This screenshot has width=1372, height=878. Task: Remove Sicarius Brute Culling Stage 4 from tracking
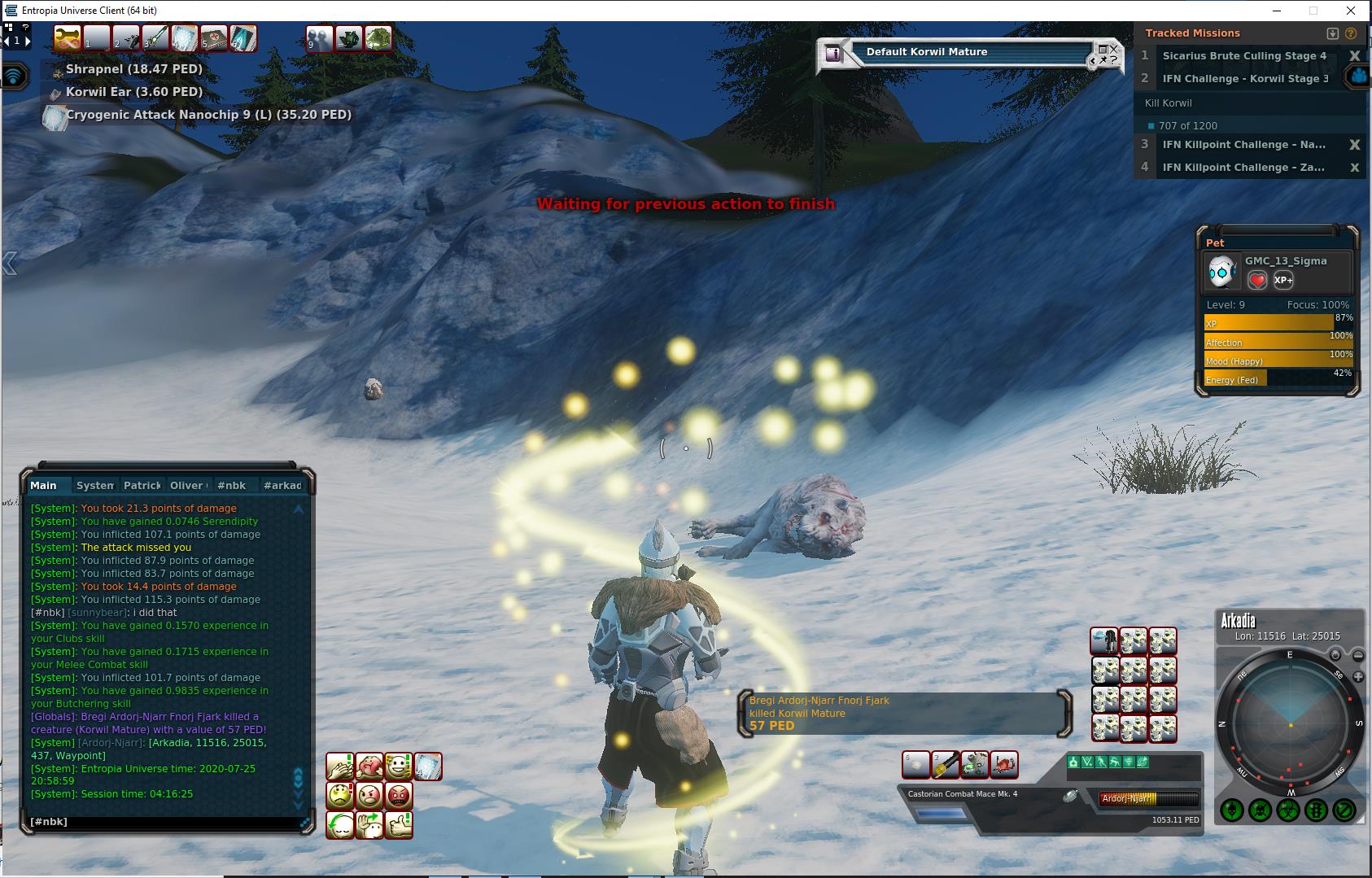pyautogui.click(x=1354, y=56)
